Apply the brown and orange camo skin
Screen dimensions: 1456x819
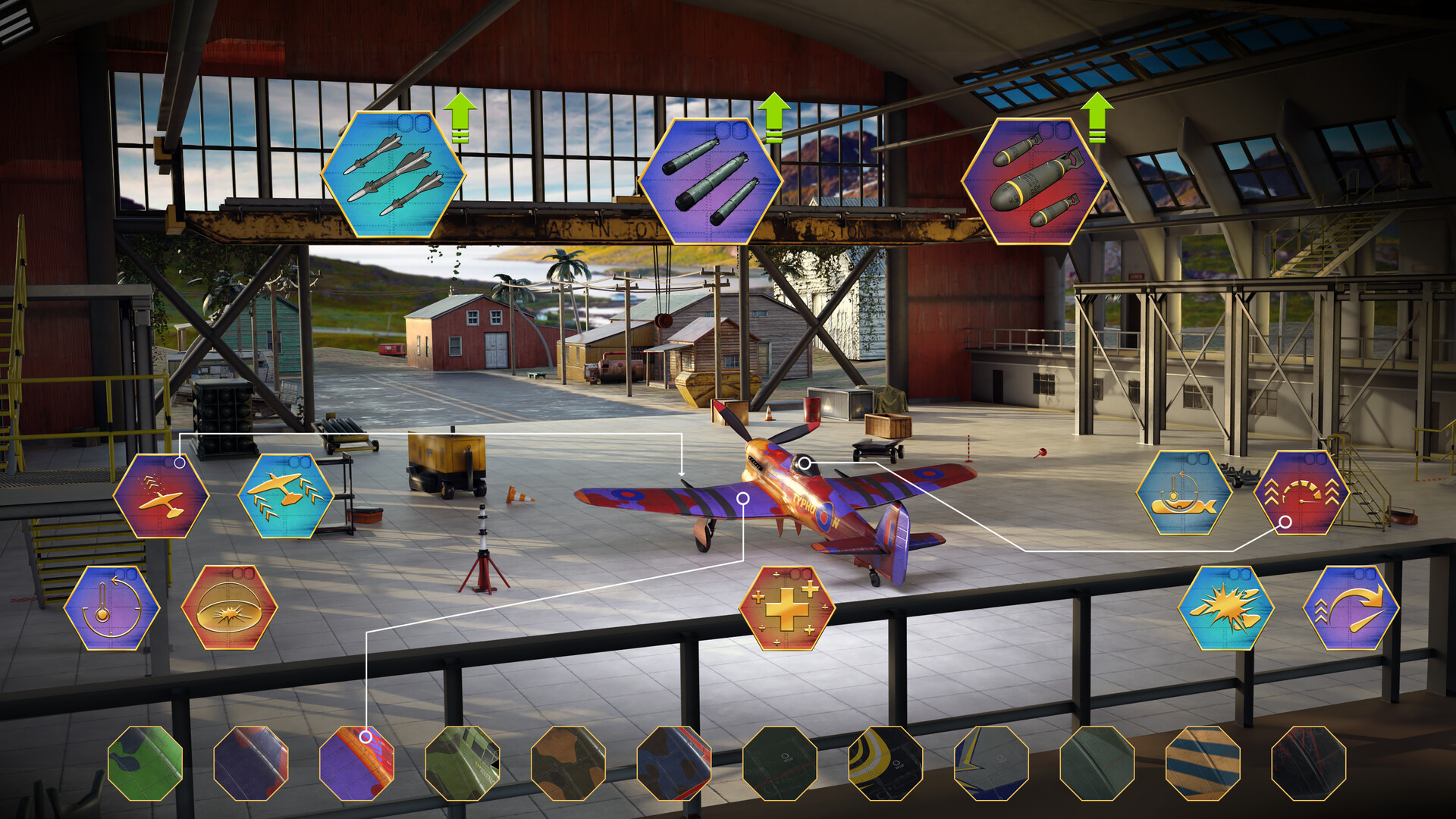click(x=568, y=763)
